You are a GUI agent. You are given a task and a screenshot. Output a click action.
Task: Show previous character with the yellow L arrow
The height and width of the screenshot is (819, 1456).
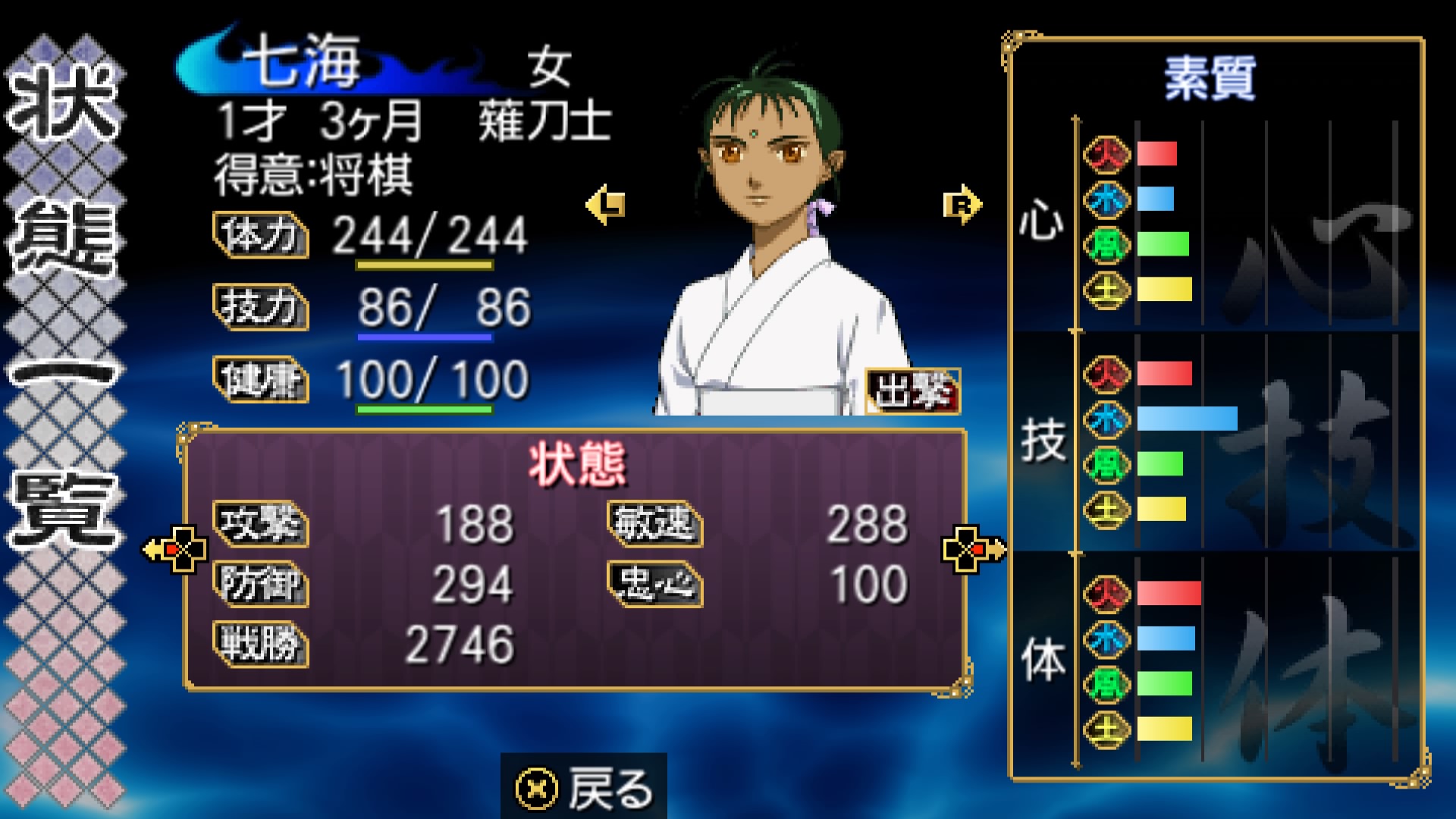606,204
